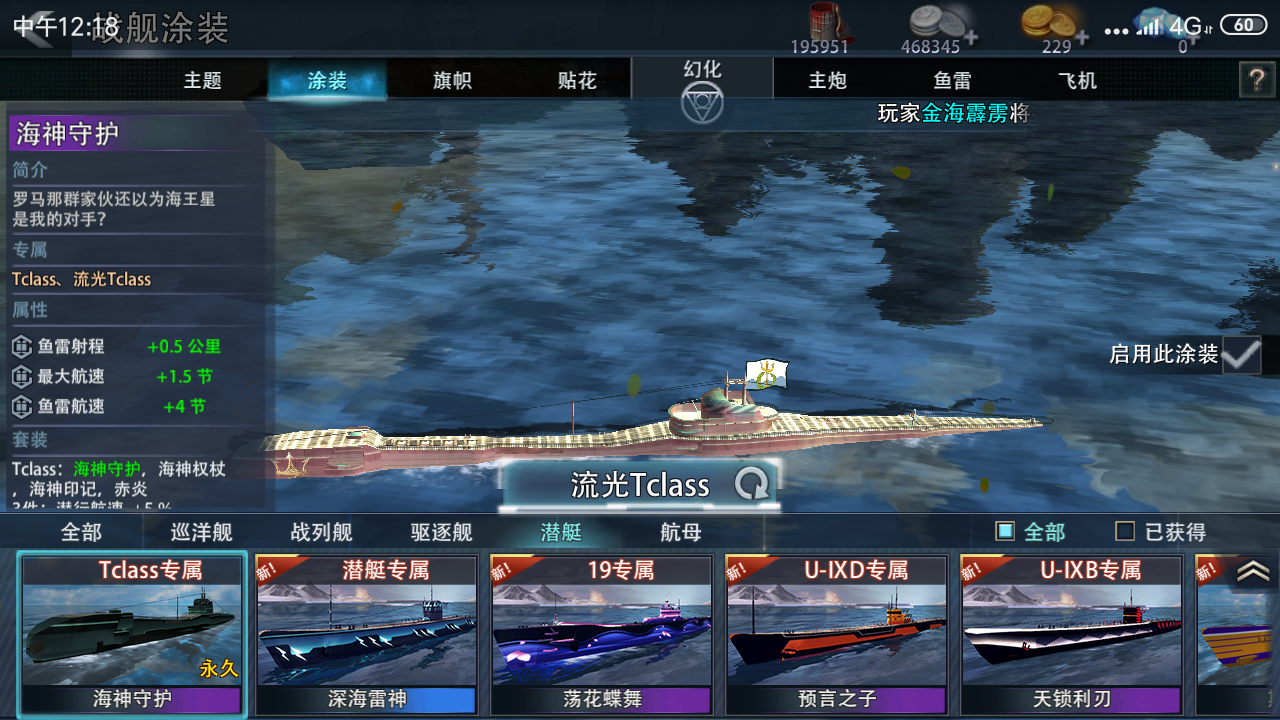The height and width of the screenshot is (720, 1280).
Task: Show 航母 paint jobs
Action: (681, 532)
